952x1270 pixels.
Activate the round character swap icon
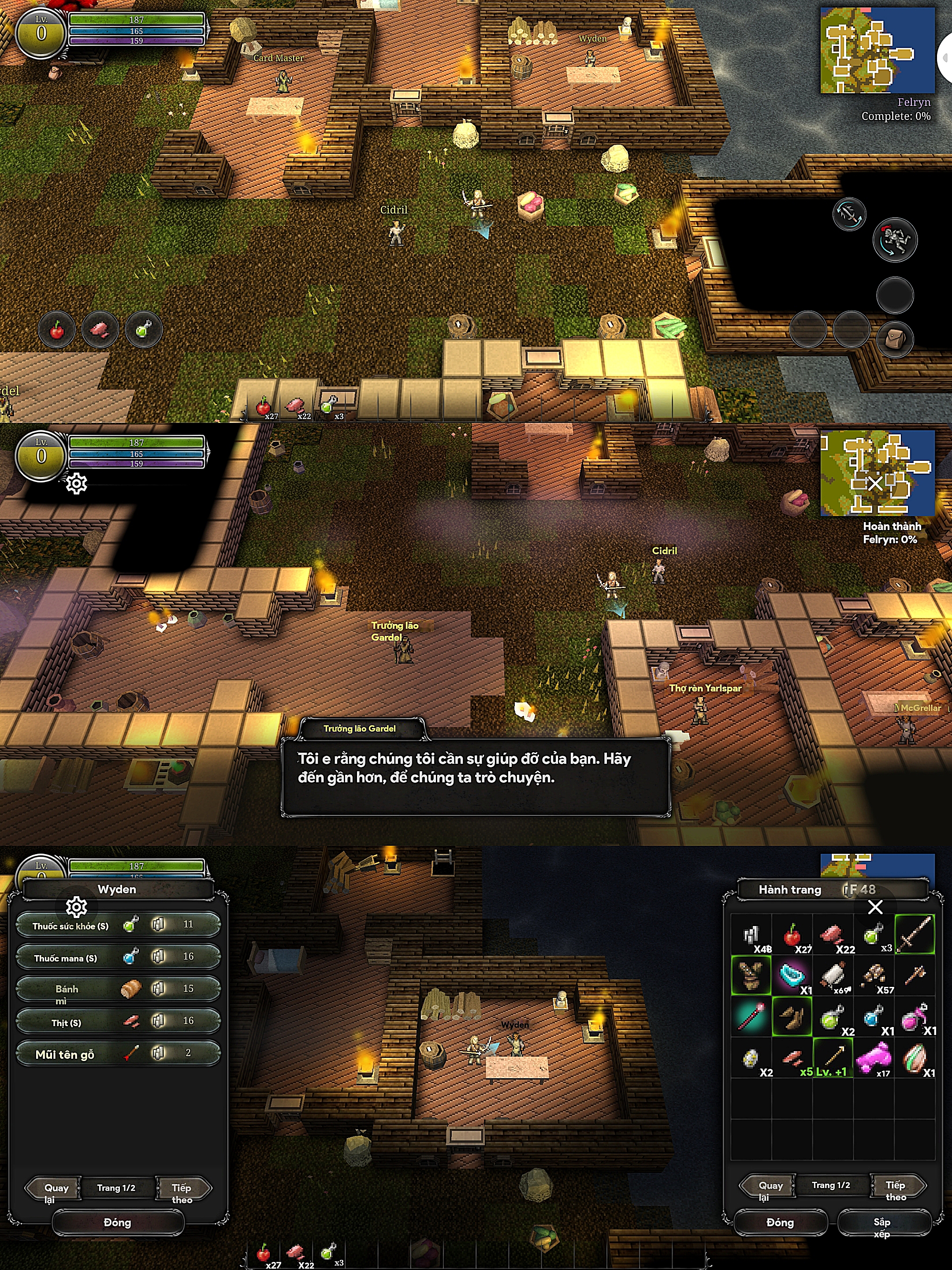click(x=895, y=239)
